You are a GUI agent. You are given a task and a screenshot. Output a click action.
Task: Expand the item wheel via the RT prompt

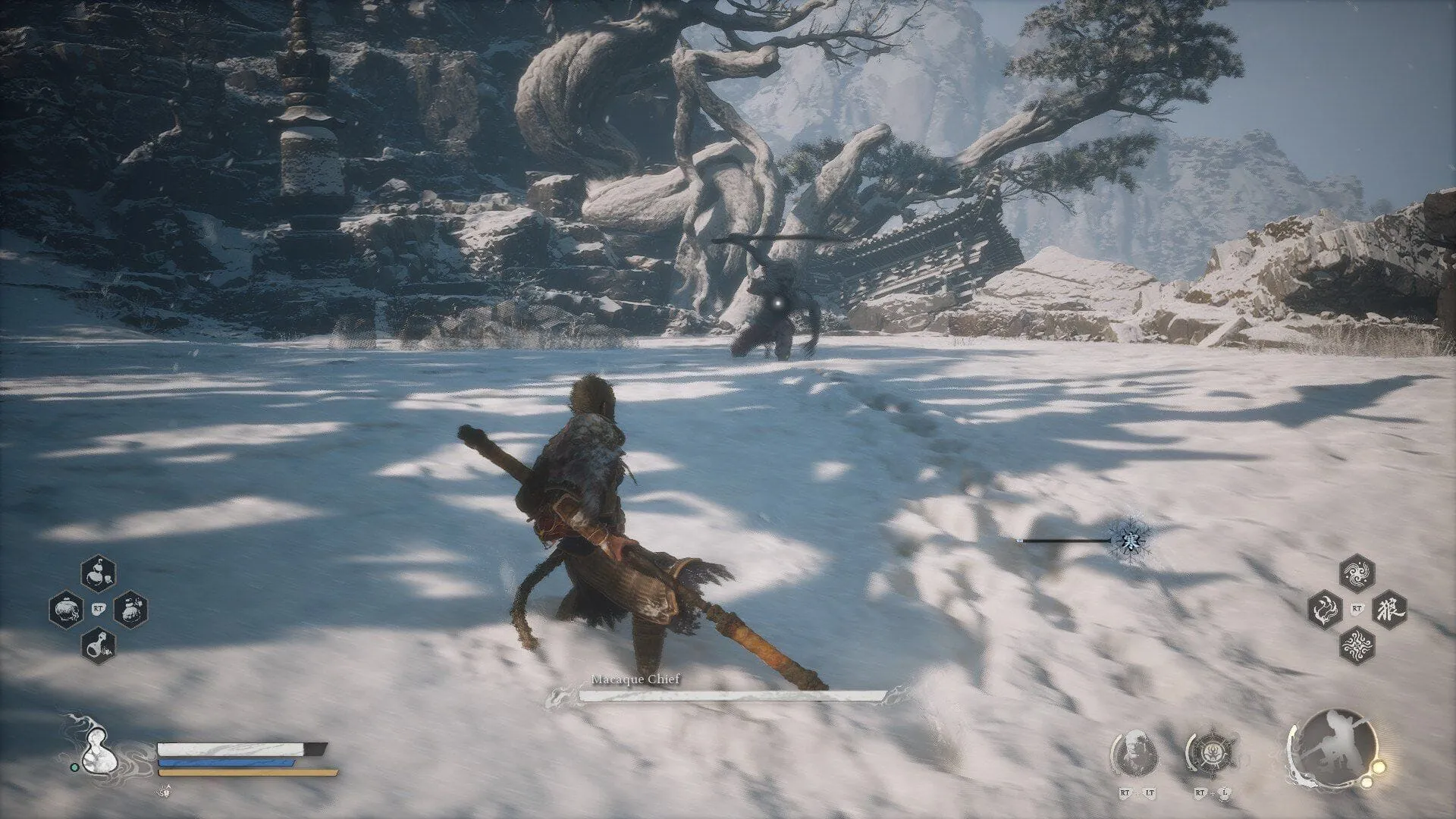(x=99, y=609)
